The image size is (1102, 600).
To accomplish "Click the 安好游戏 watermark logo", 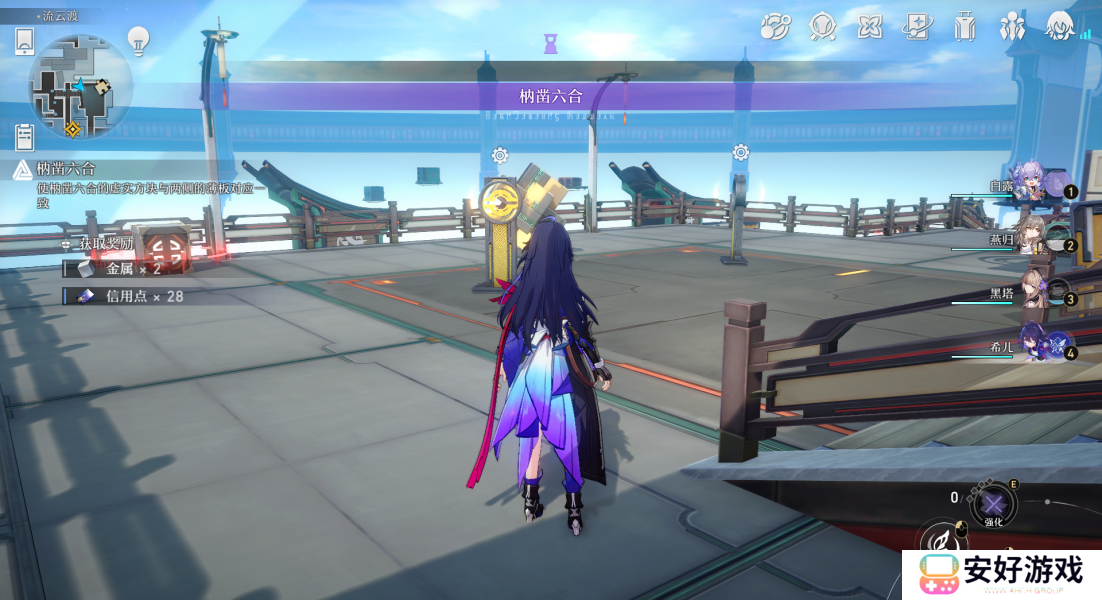I will click(x=1001, y=574).
